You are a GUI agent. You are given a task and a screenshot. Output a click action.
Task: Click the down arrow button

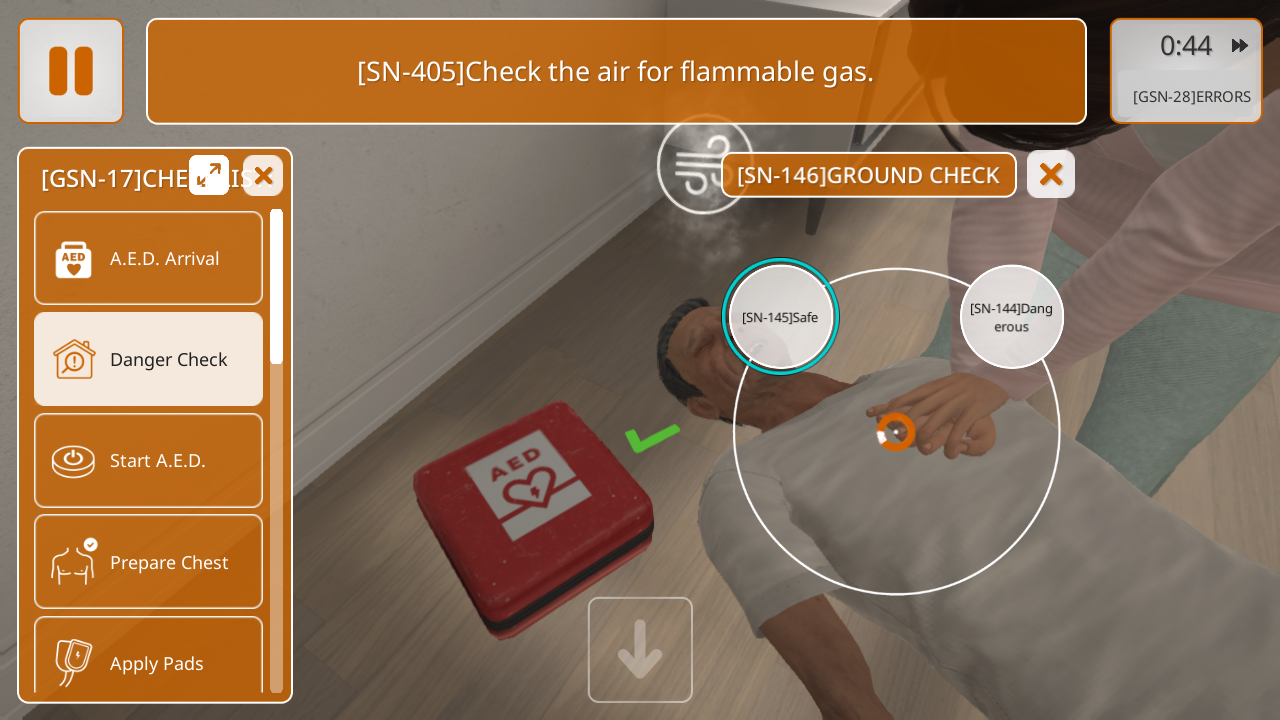point(640,650)
